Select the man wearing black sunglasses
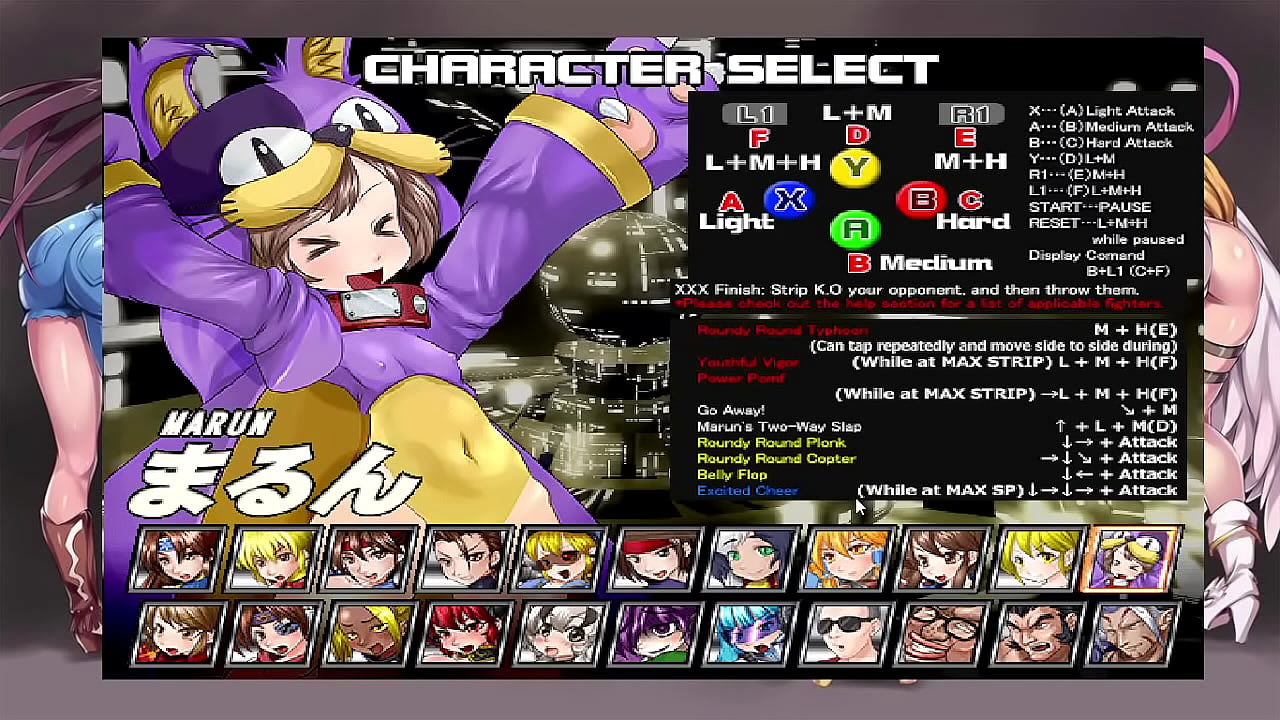The width and height of the screenshot is (1280, 720). pos(845,633)
